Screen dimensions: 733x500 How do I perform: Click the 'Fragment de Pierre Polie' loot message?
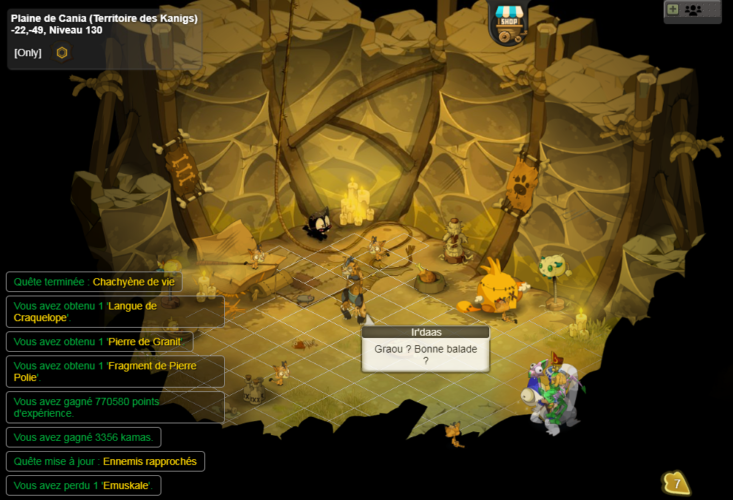115,372
